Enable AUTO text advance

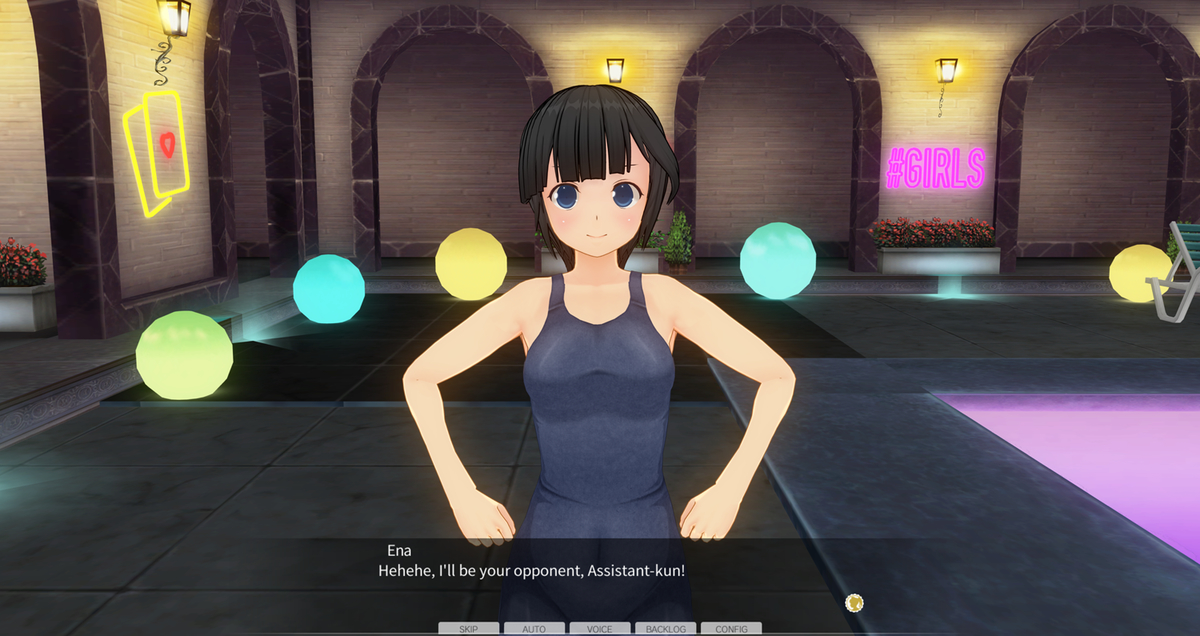coord(534,629)
